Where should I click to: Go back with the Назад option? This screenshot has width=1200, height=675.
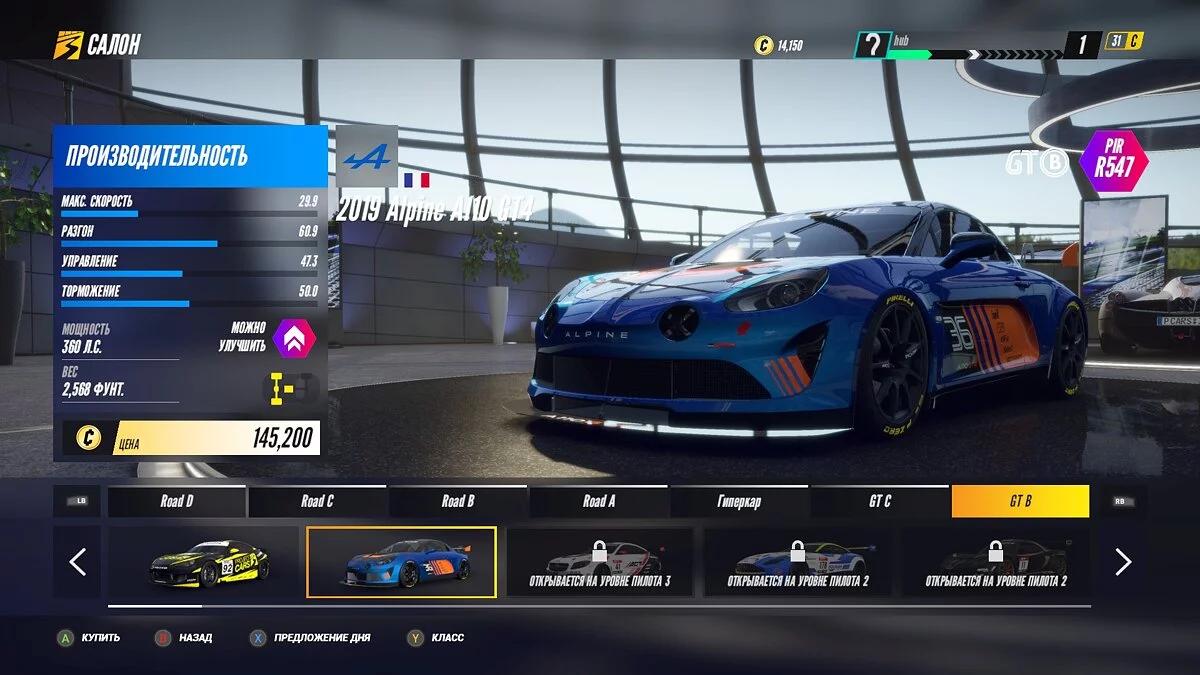tap(184, 637)
